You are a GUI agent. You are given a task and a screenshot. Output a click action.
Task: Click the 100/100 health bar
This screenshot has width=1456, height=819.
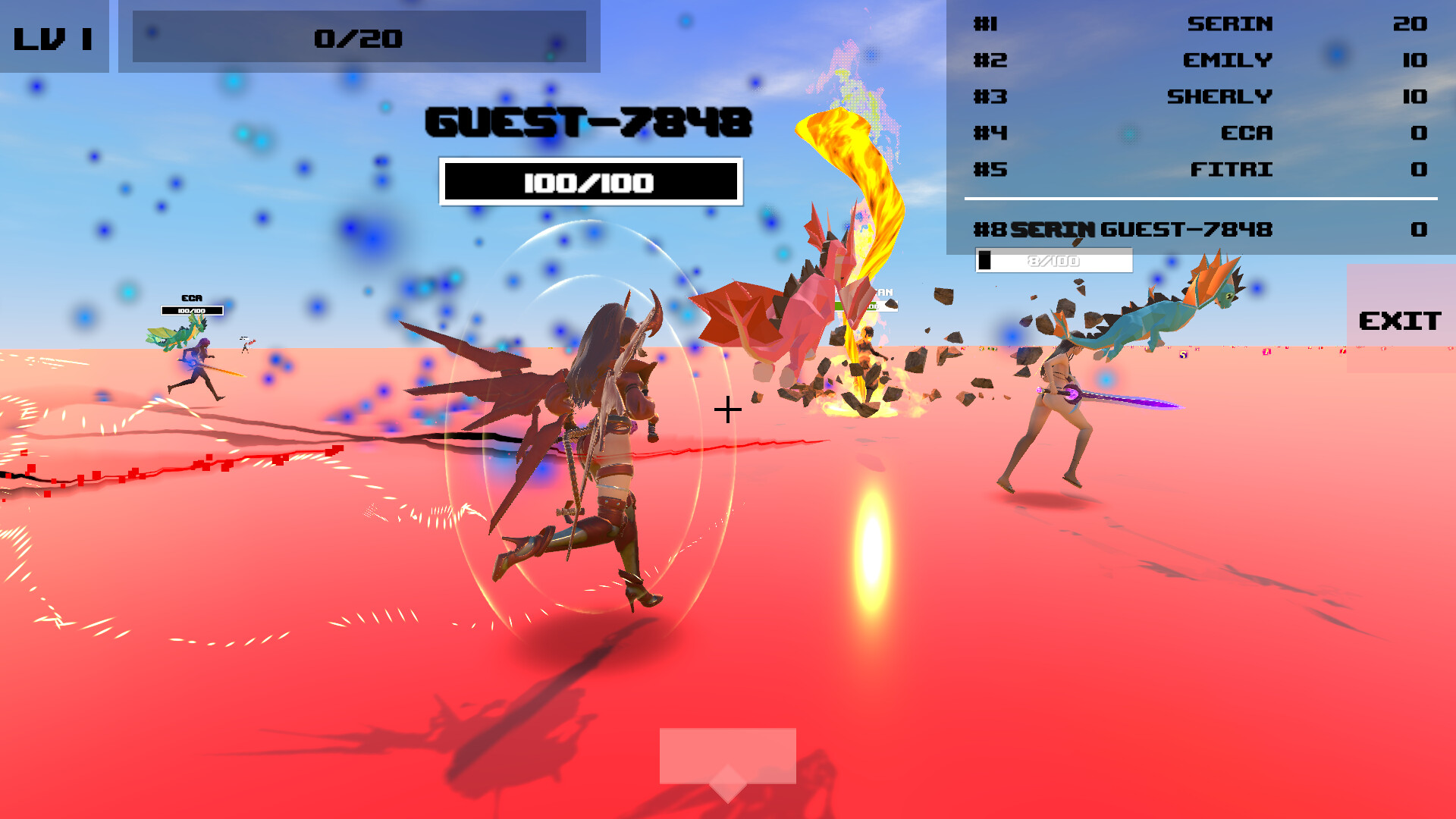589,182
